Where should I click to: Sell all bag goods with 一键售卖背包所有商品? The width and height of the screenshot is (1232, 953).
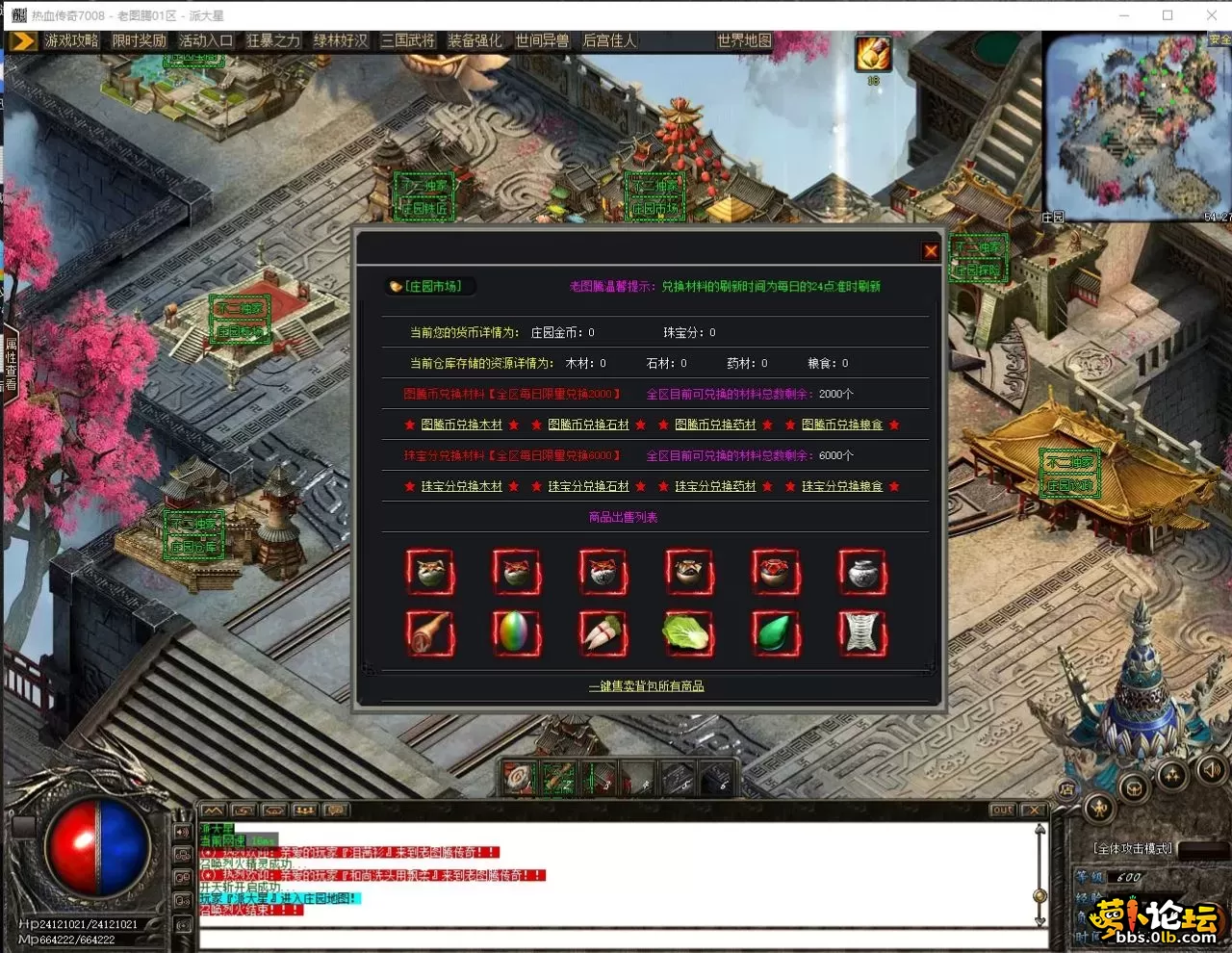coord(646,686)
